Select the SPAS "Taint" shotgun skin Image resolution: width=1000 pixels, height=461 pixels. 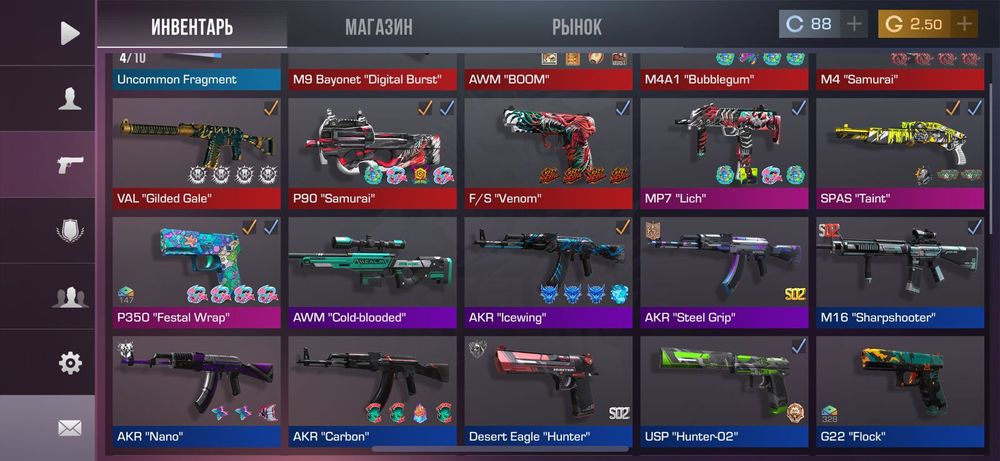click(899, 152)
